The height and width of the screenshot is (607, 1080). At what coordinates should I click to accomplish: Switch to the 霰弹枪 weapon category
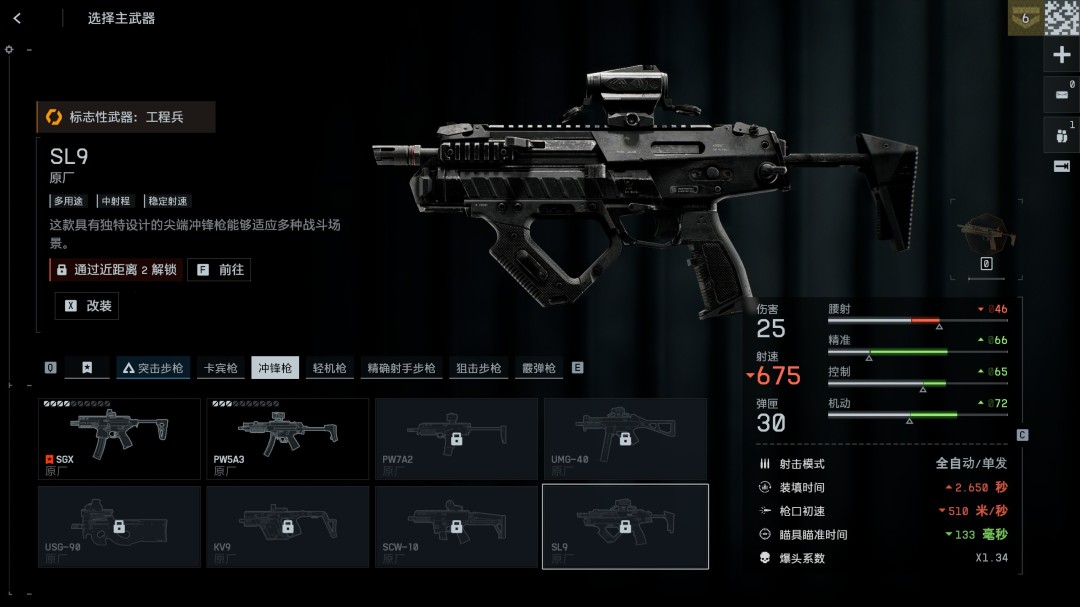(x=538, y=368)
